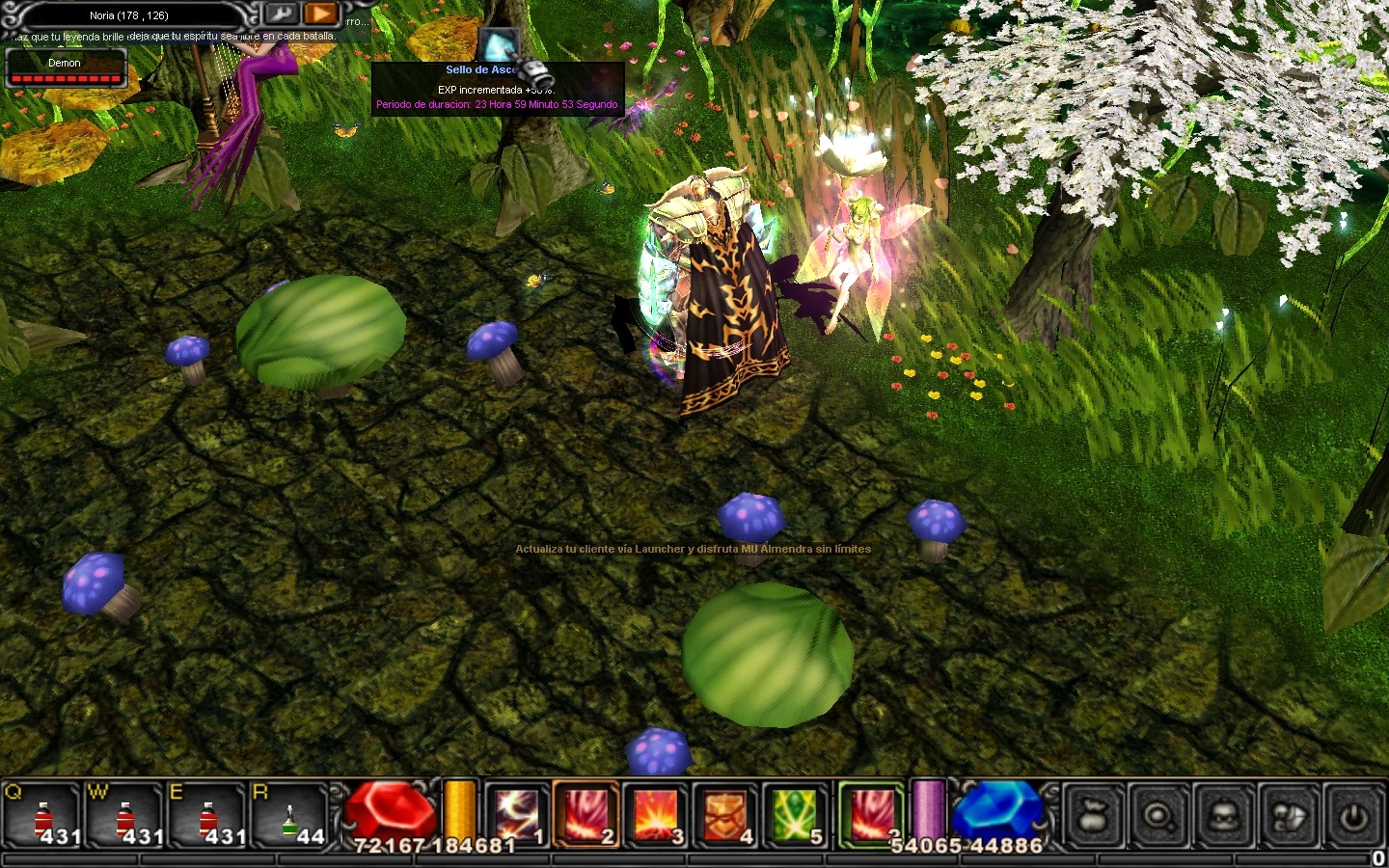Screen dimensions: 1389x868
Task: Open the wrench settings button
Action: click(x=281, y=14)
